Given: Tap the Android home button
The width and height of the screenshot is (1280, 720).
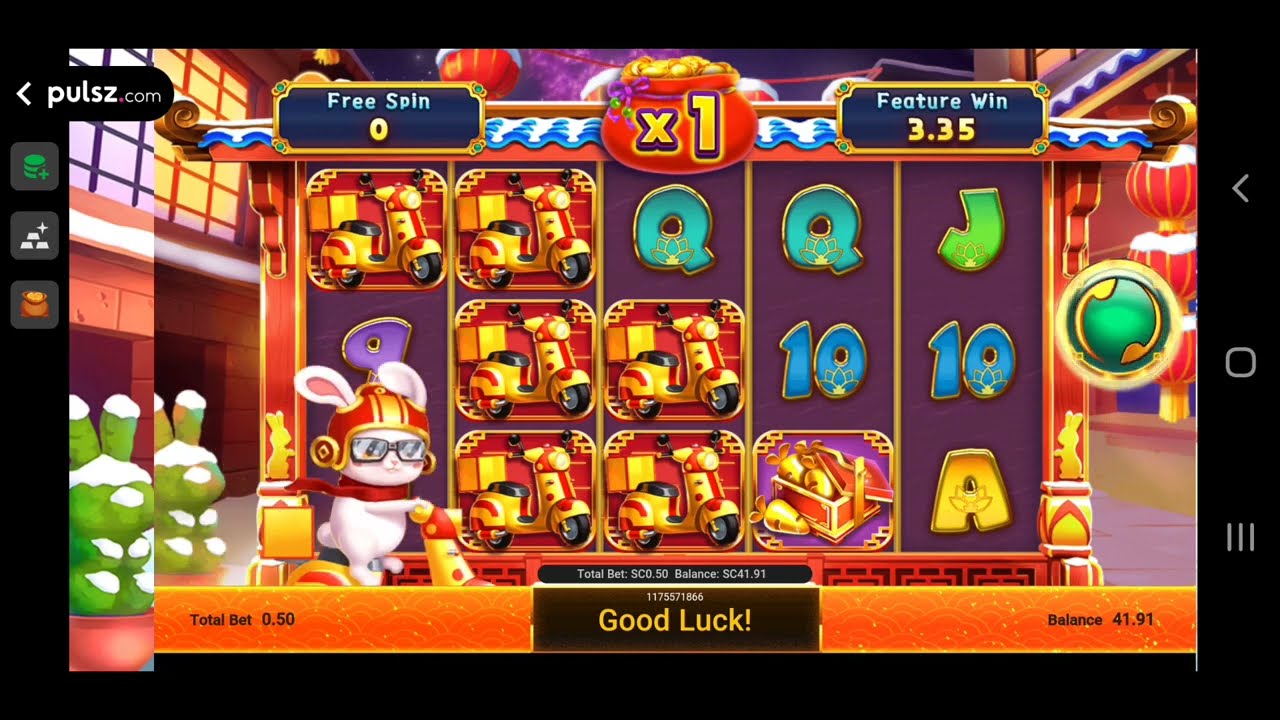Looking at the screenshot, I should (1240, 362).
